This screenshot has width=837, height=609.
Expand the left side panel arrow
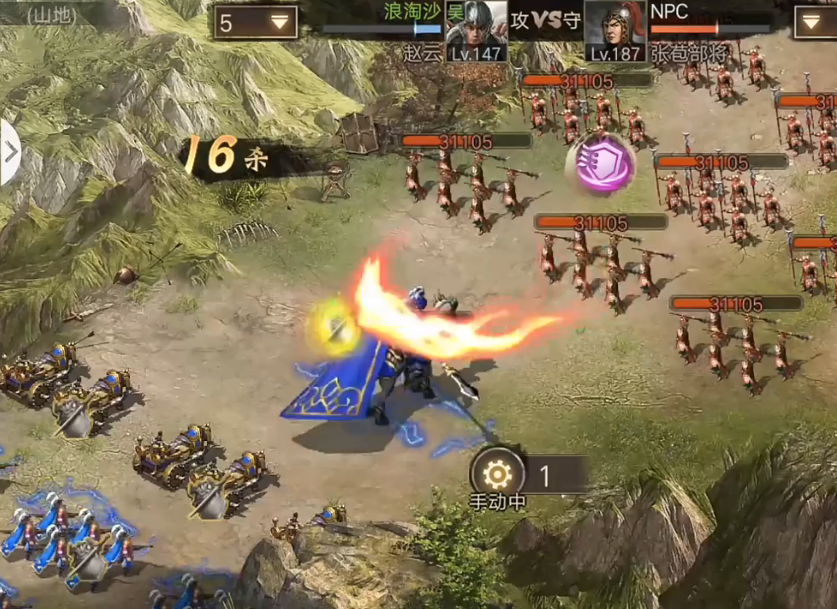[x=10, y=152]
